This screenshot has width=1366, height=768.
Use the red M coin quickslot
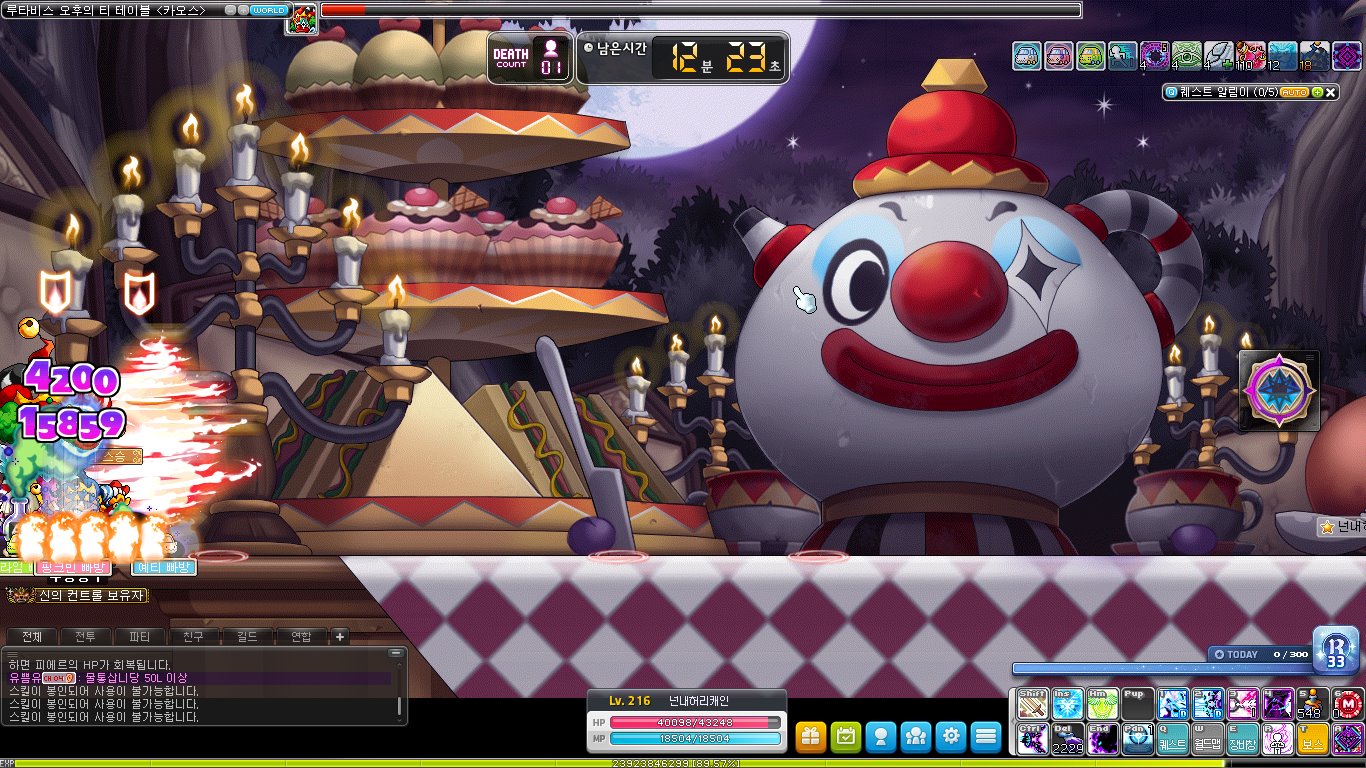click(x=1347, y=704)
